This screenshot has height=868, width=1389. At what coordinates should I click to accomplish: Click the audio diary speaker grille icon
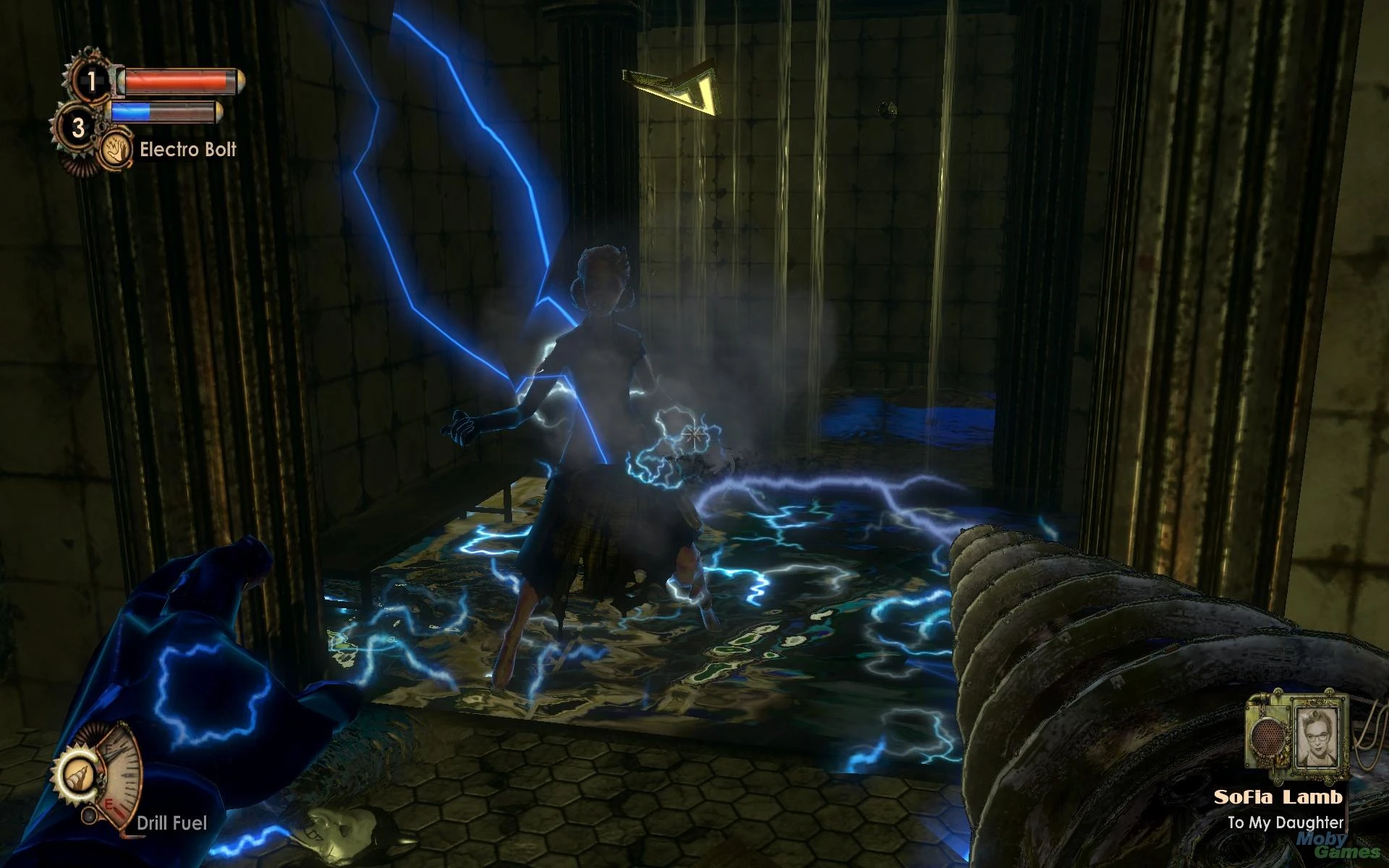[x=1267, y=738]
